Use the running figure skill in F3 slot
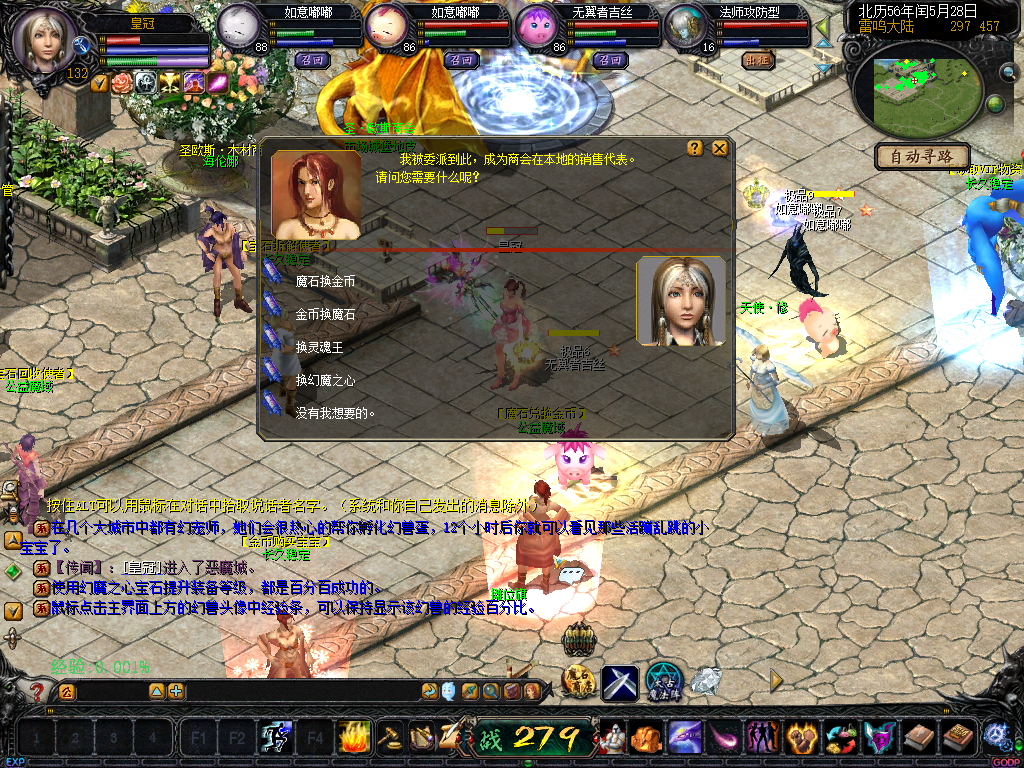 (275, 738)
